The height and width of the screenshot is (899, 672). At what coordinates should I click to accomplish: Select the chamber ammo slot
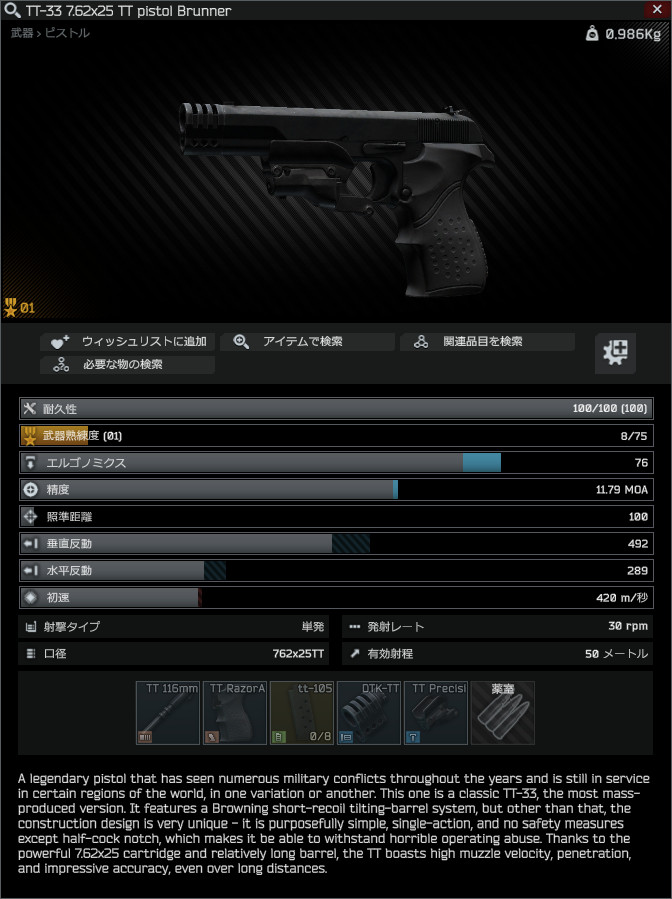pyautogui.click(x=503, y=713)
